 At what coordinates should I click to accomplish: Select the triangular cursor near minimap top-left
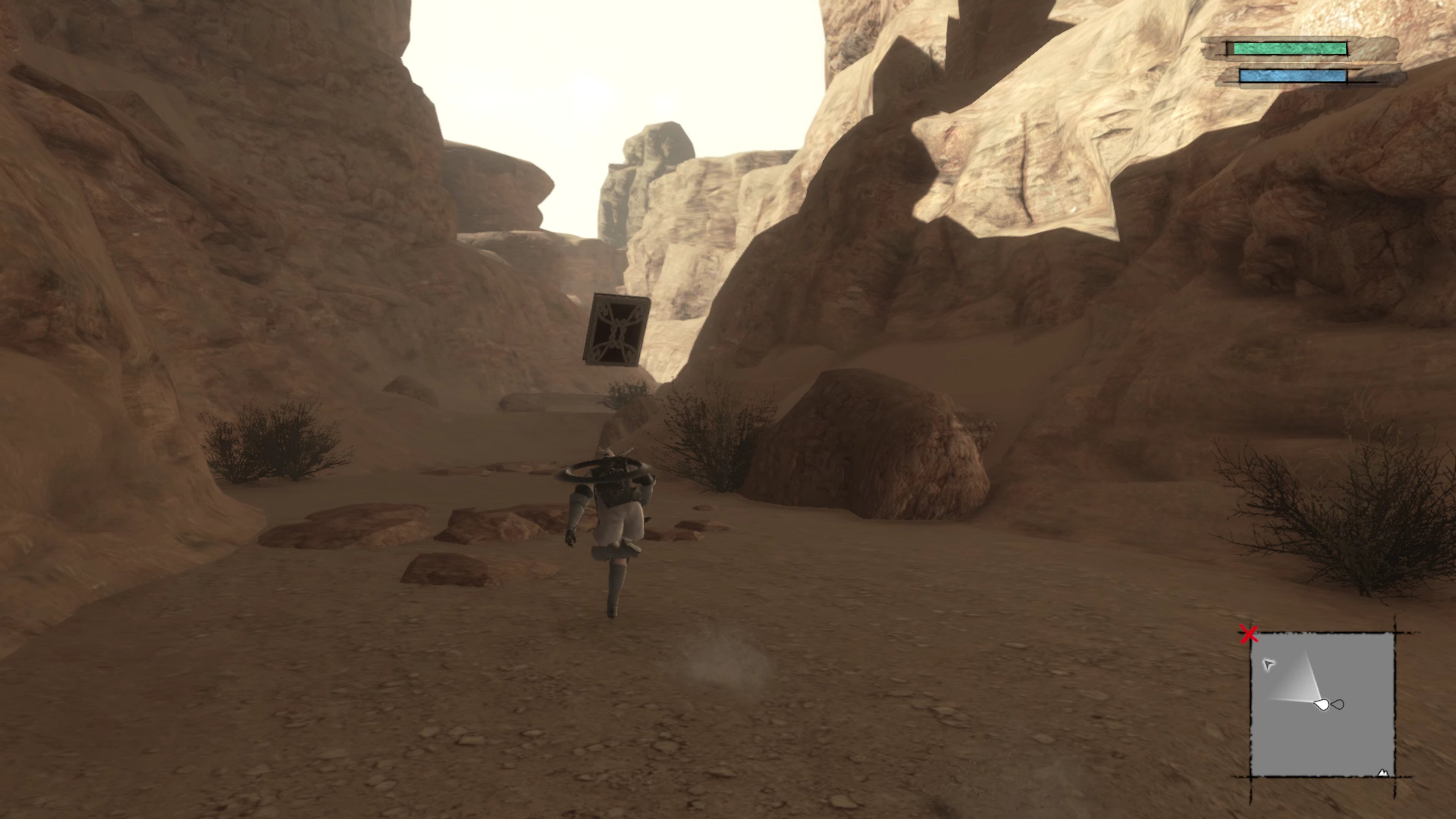1269,665
